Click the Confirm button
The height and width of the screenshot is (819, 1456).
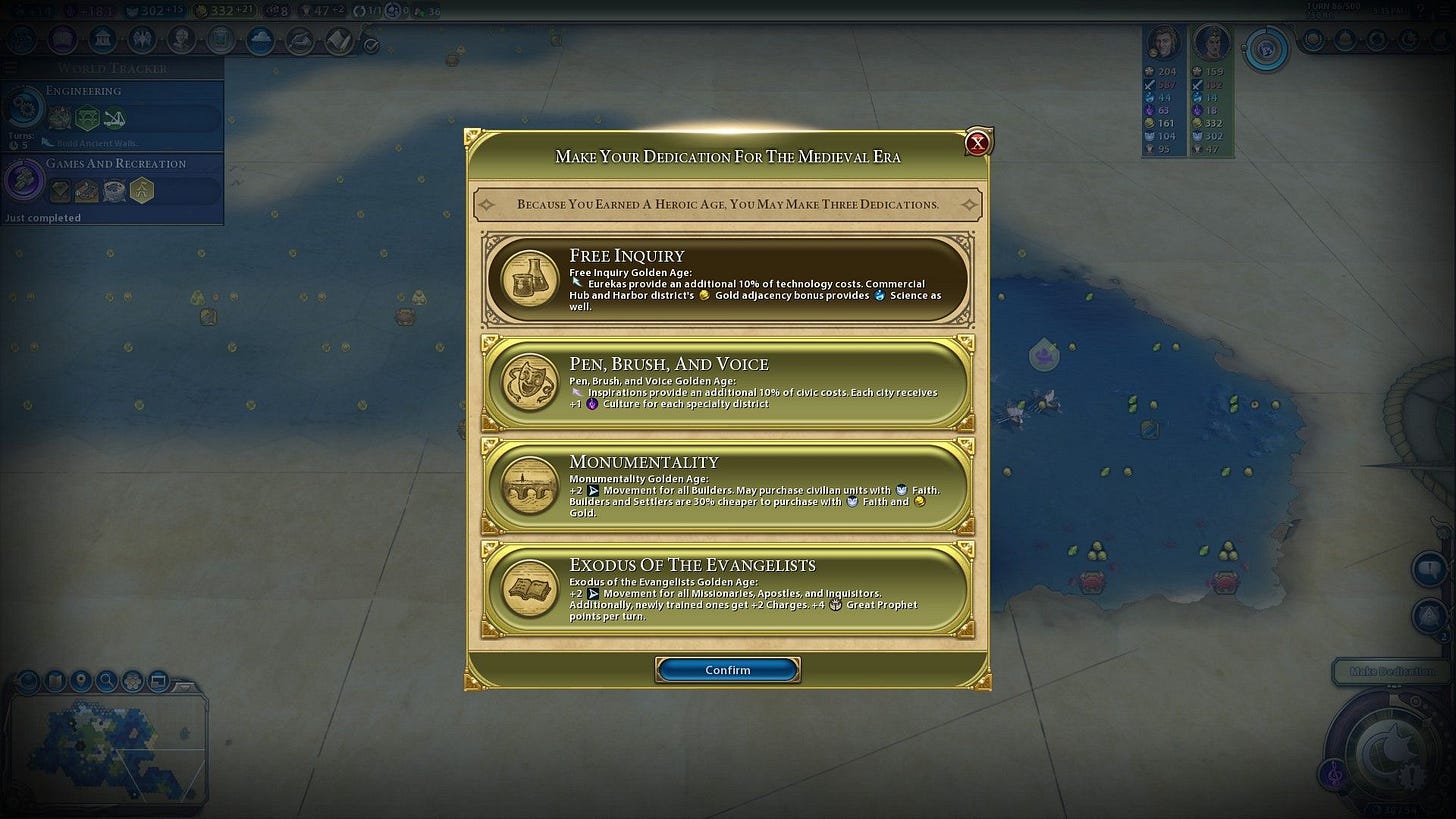[x=727, y=670]
